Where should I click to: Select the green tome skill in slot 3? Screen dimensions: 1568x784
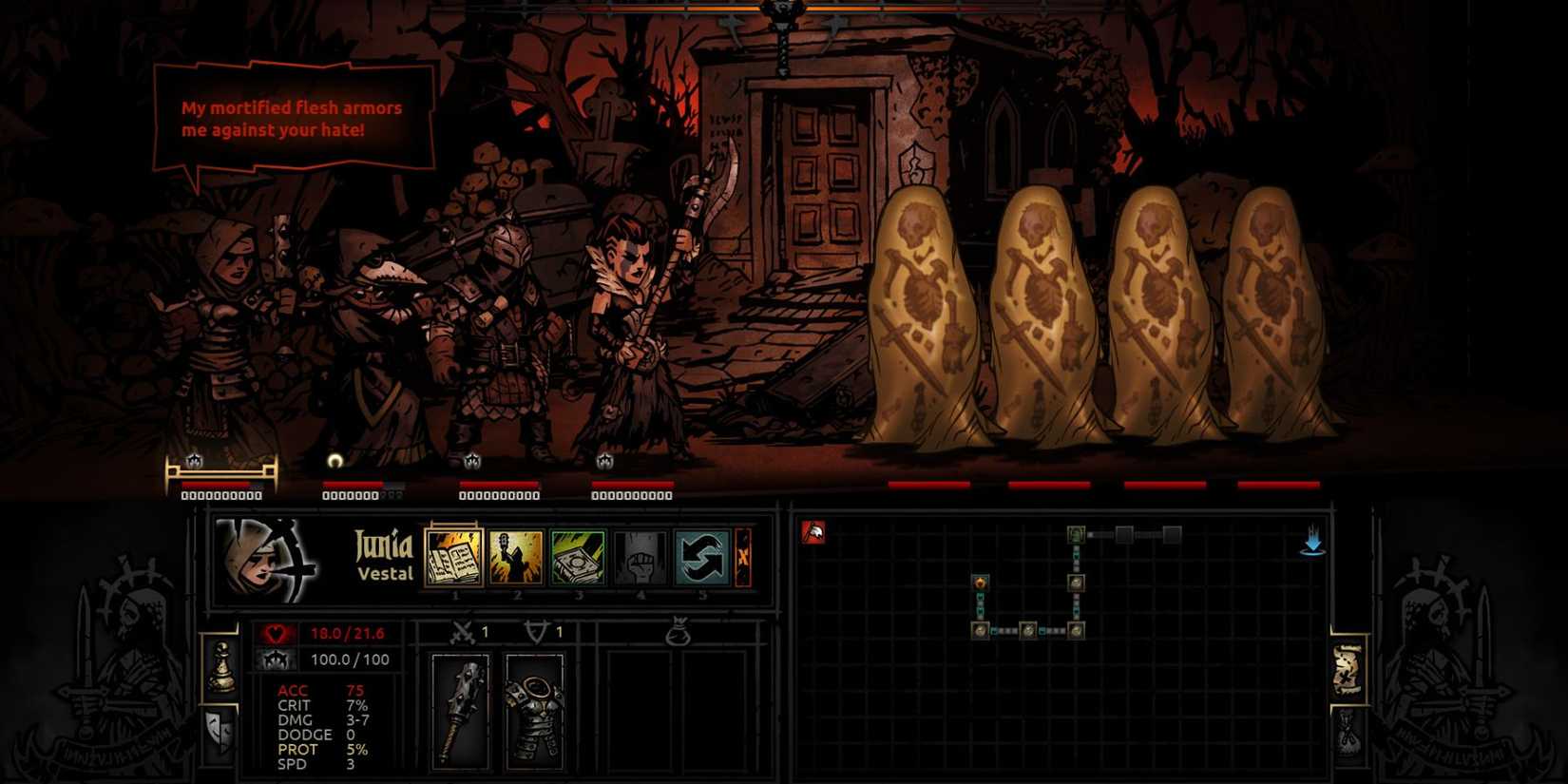tap(578, 557)
